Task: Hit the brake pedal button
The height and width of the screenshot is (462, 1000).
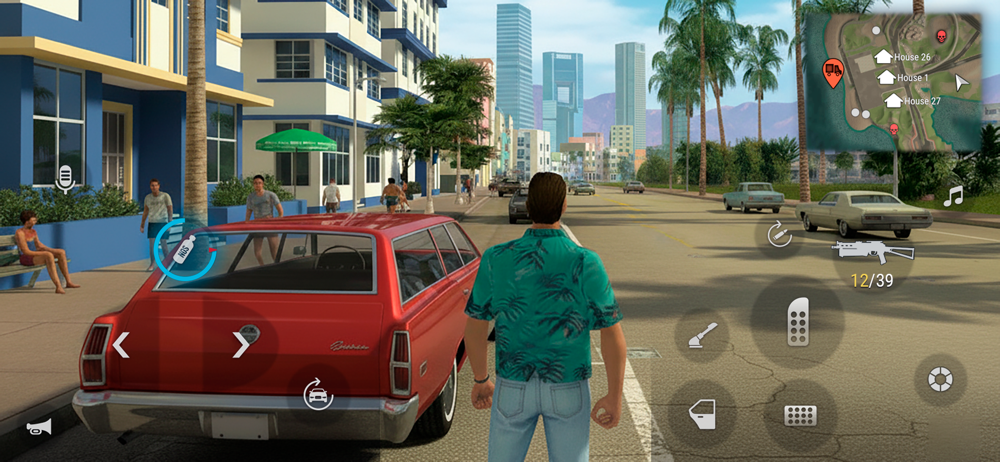Action: pos(800,415)
